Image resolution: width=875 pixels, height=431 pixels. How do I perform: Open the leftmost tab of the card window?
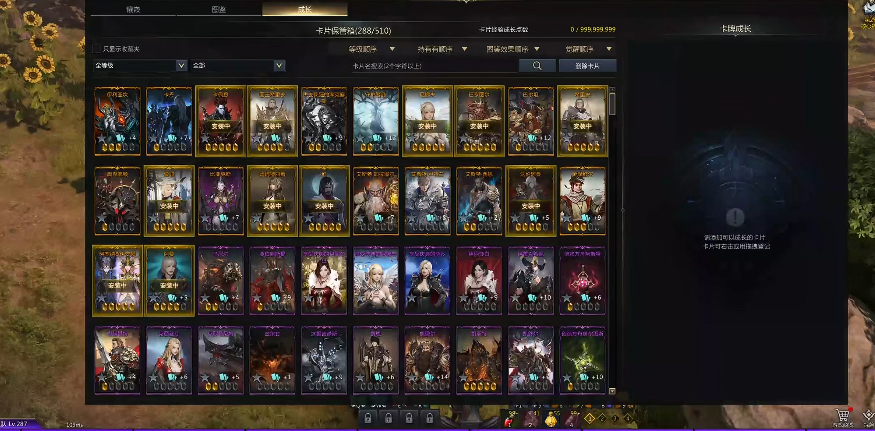132,9
